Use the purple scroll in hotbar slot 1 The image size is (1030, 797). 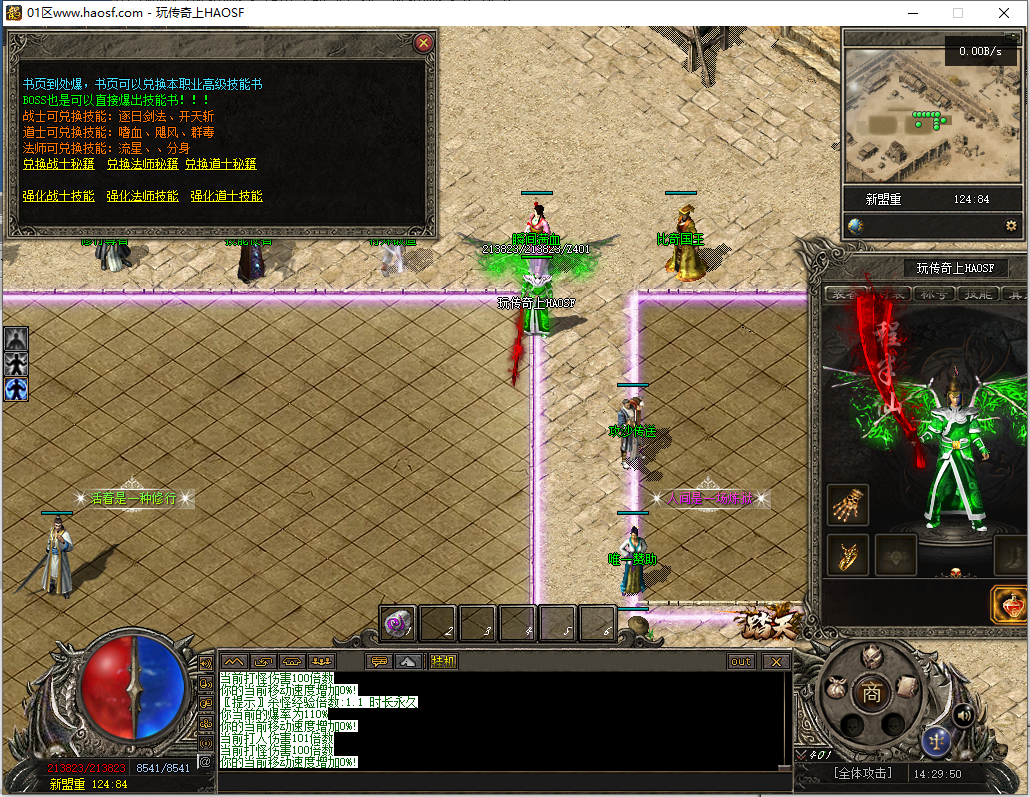(x=399, y=623)
